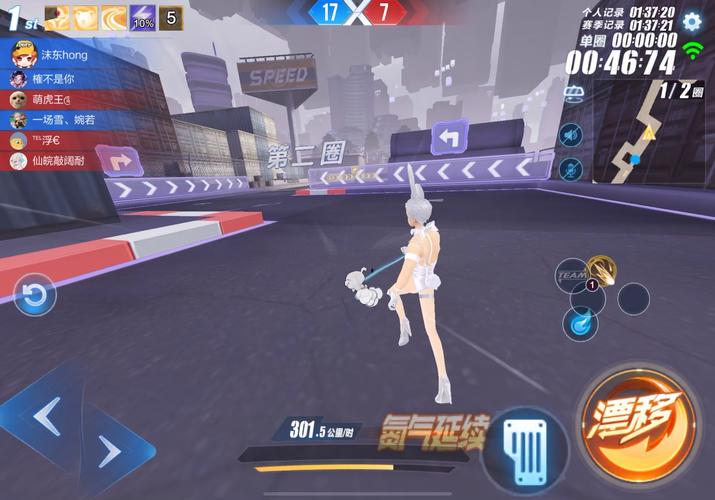Screen dimensions: 715x500
Task: Activate the blue nitro flame button
Action: 579,322
